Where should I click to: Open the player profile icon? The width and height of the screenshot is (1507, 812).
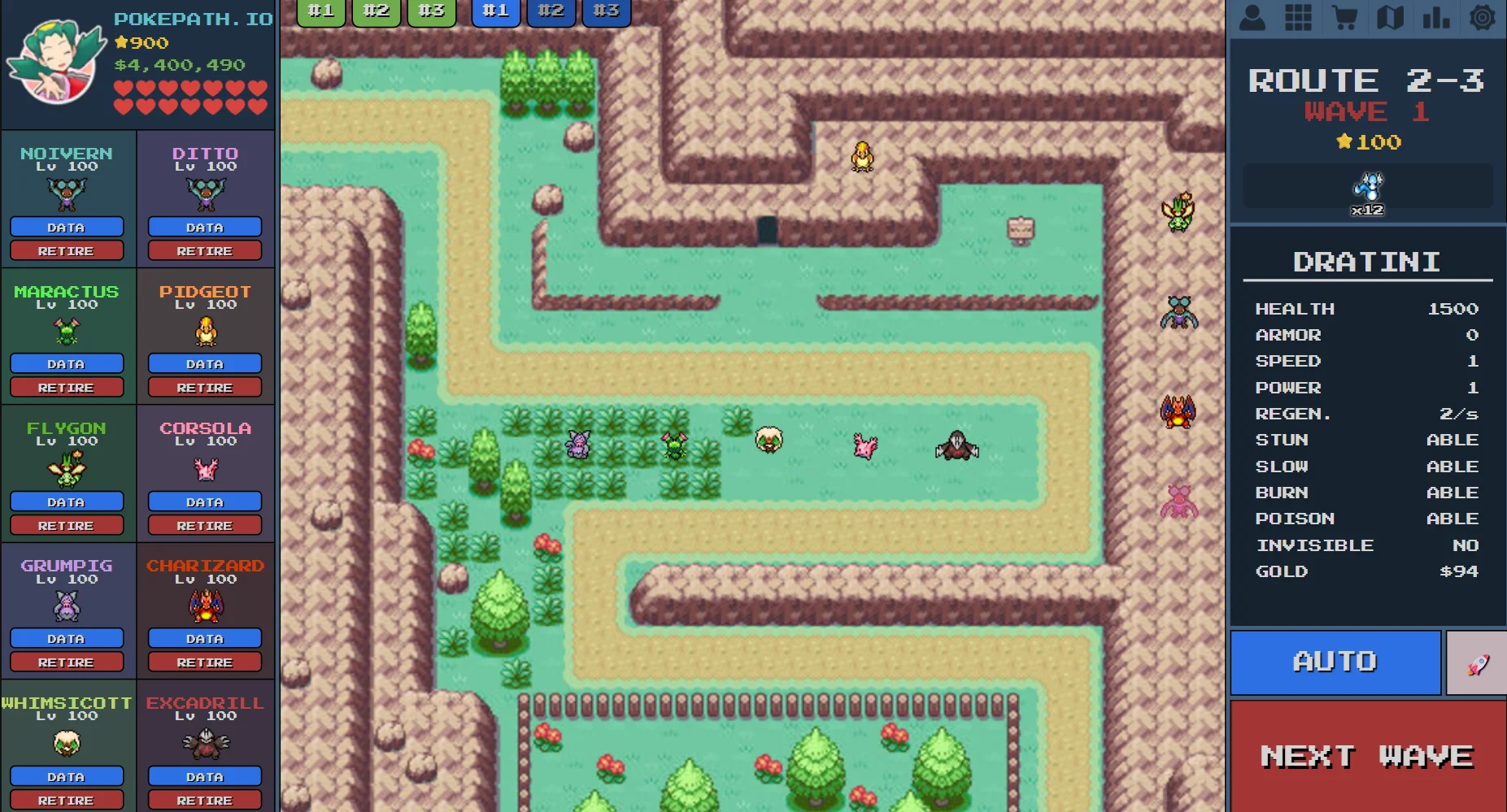1252,16
